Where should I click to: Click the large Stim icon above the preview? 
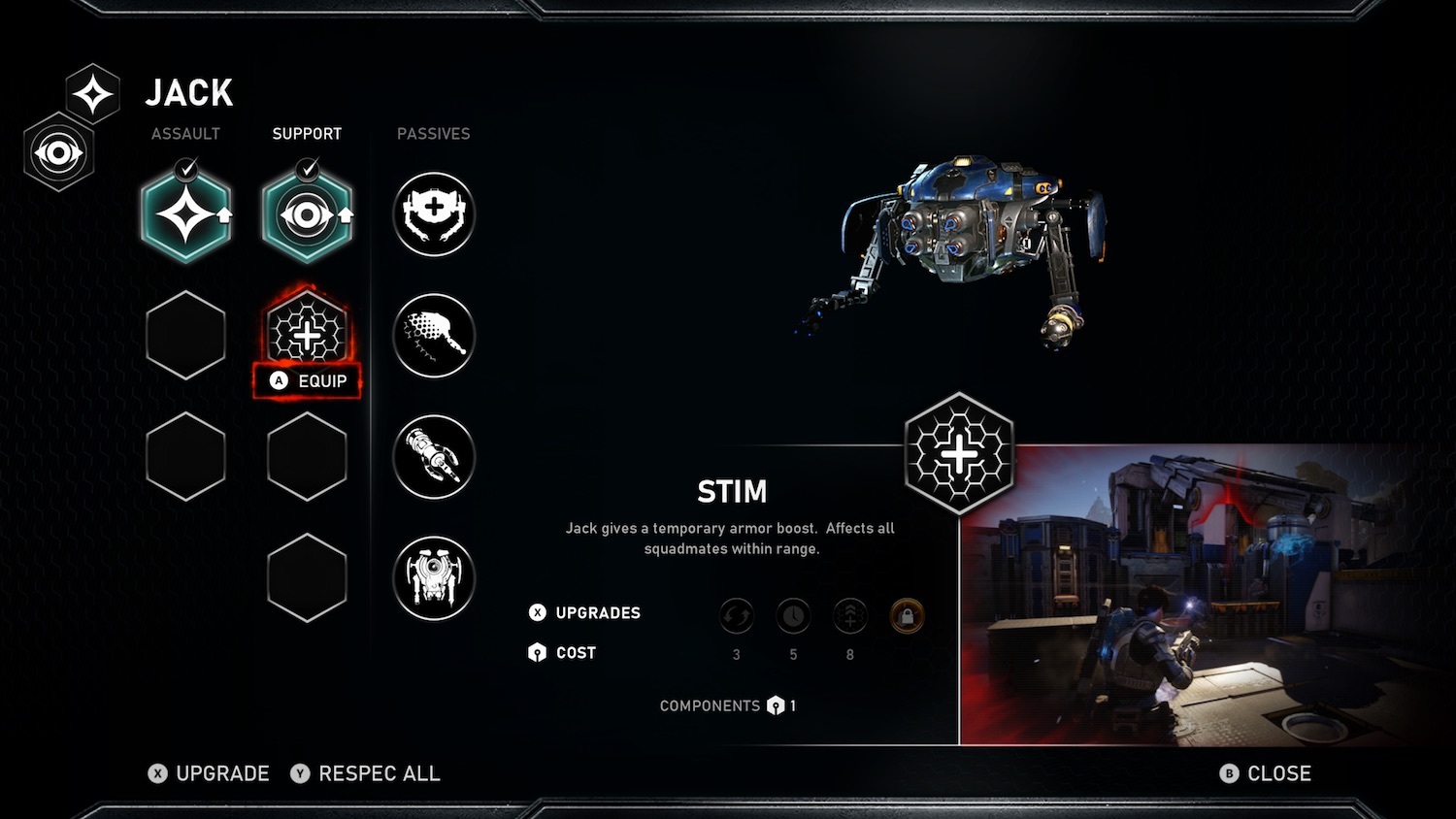(x=959, y=453)
